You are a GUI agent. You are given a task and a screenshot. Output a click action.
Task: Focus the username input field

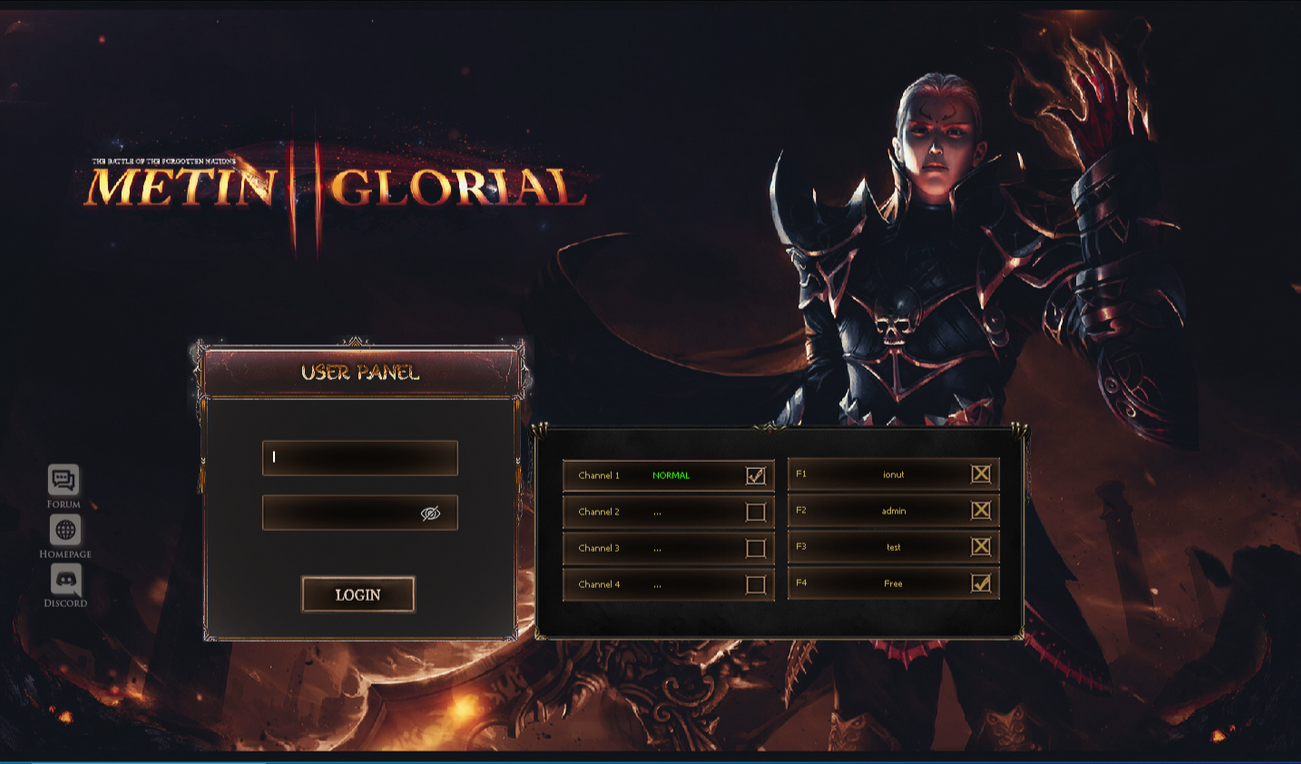359,458
